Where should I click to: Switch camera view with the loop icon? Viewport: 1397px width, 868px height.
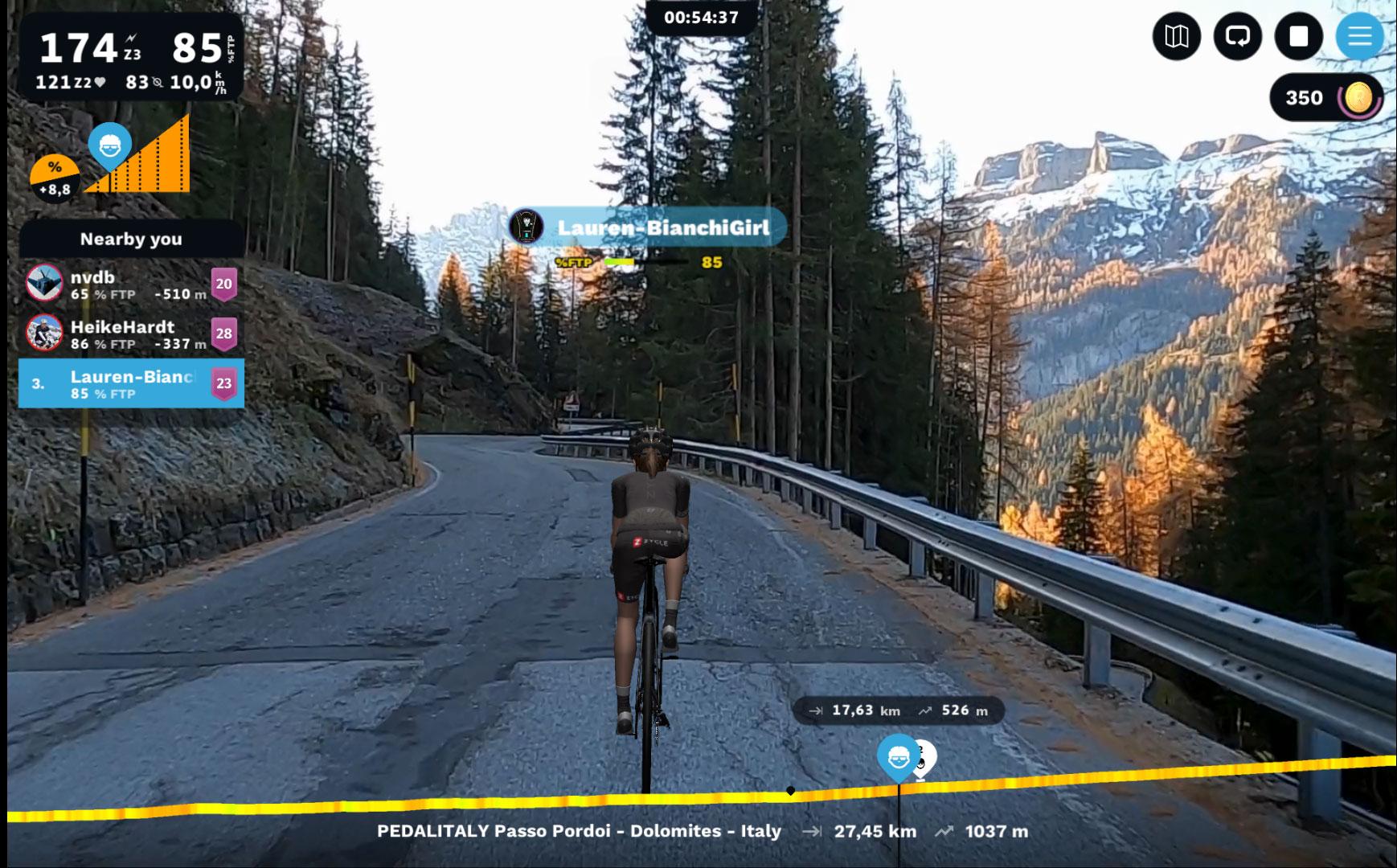pos(1238,36)
